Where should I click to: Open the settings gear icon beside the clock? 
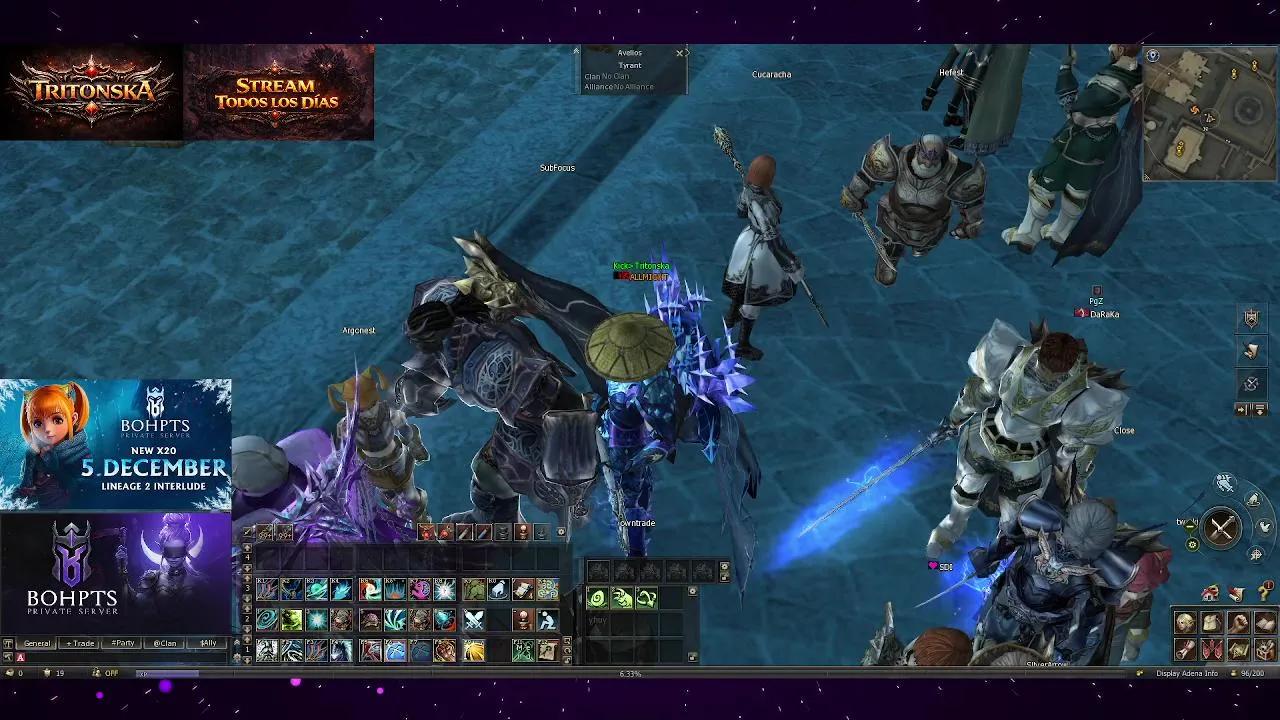(1192, 544)
